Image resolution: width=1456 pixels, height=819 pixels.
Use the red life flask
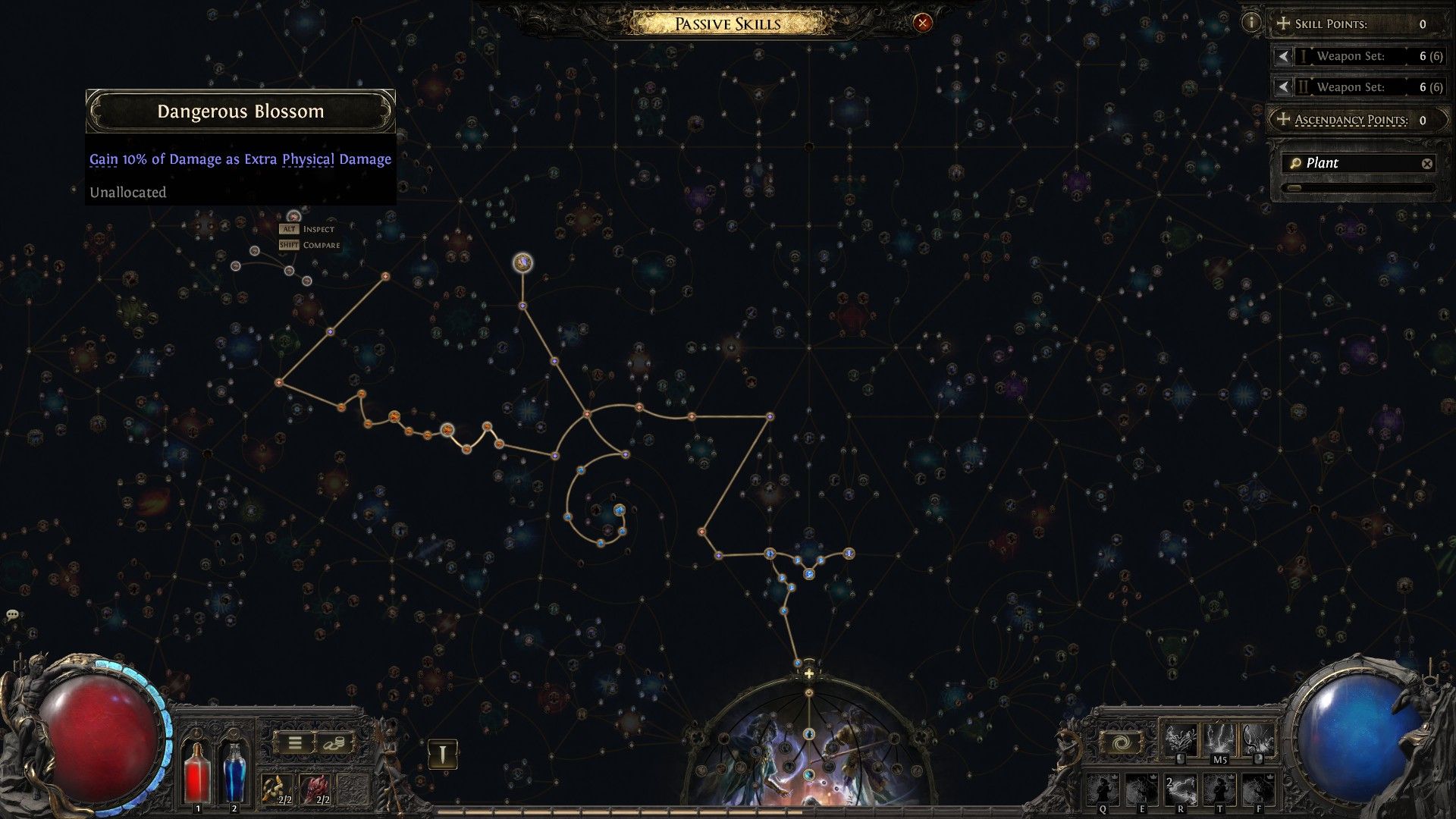(198, 772)
